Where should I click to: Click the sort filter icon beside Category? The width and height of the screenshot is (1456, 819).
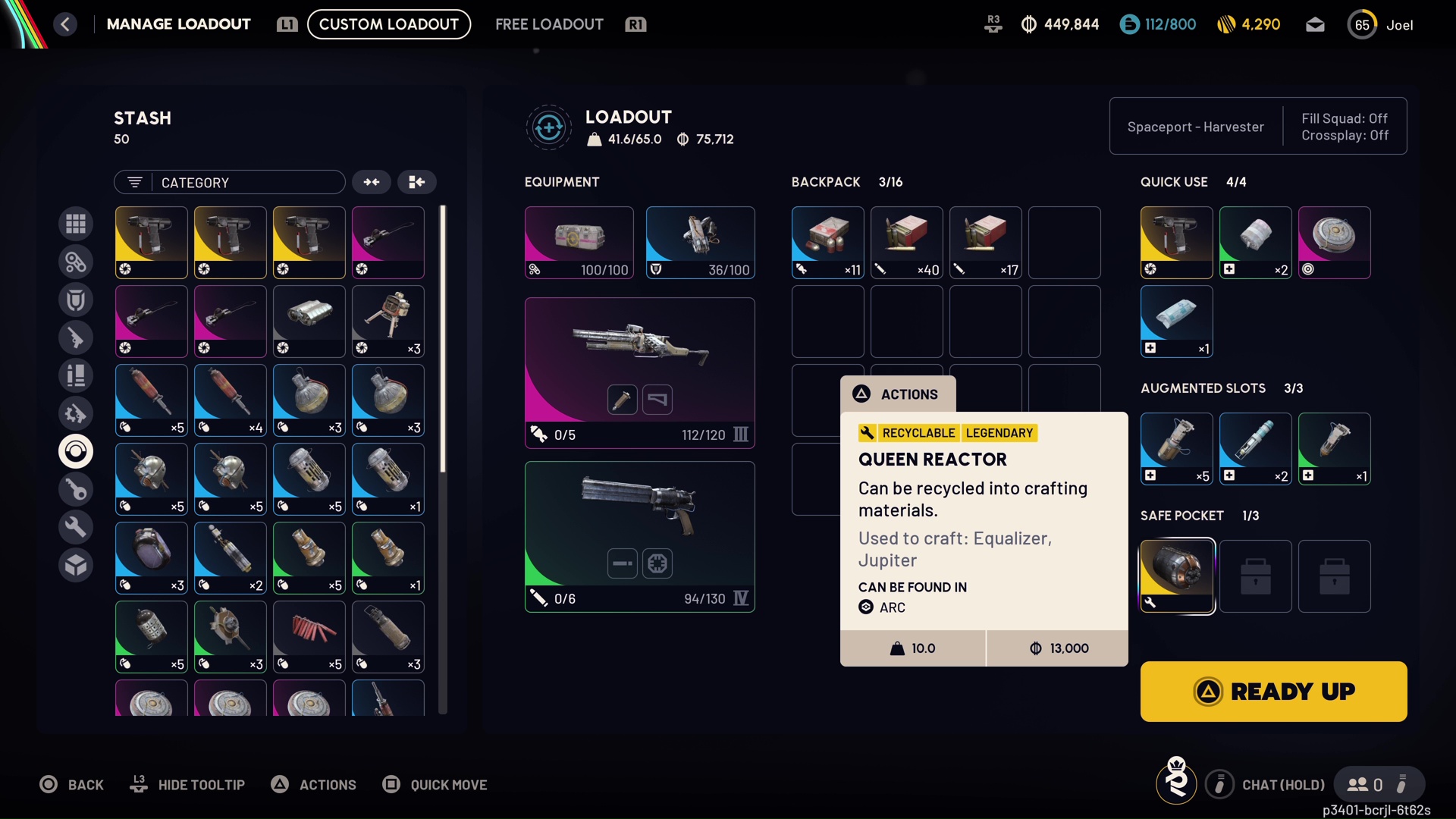tap(134, 182)
